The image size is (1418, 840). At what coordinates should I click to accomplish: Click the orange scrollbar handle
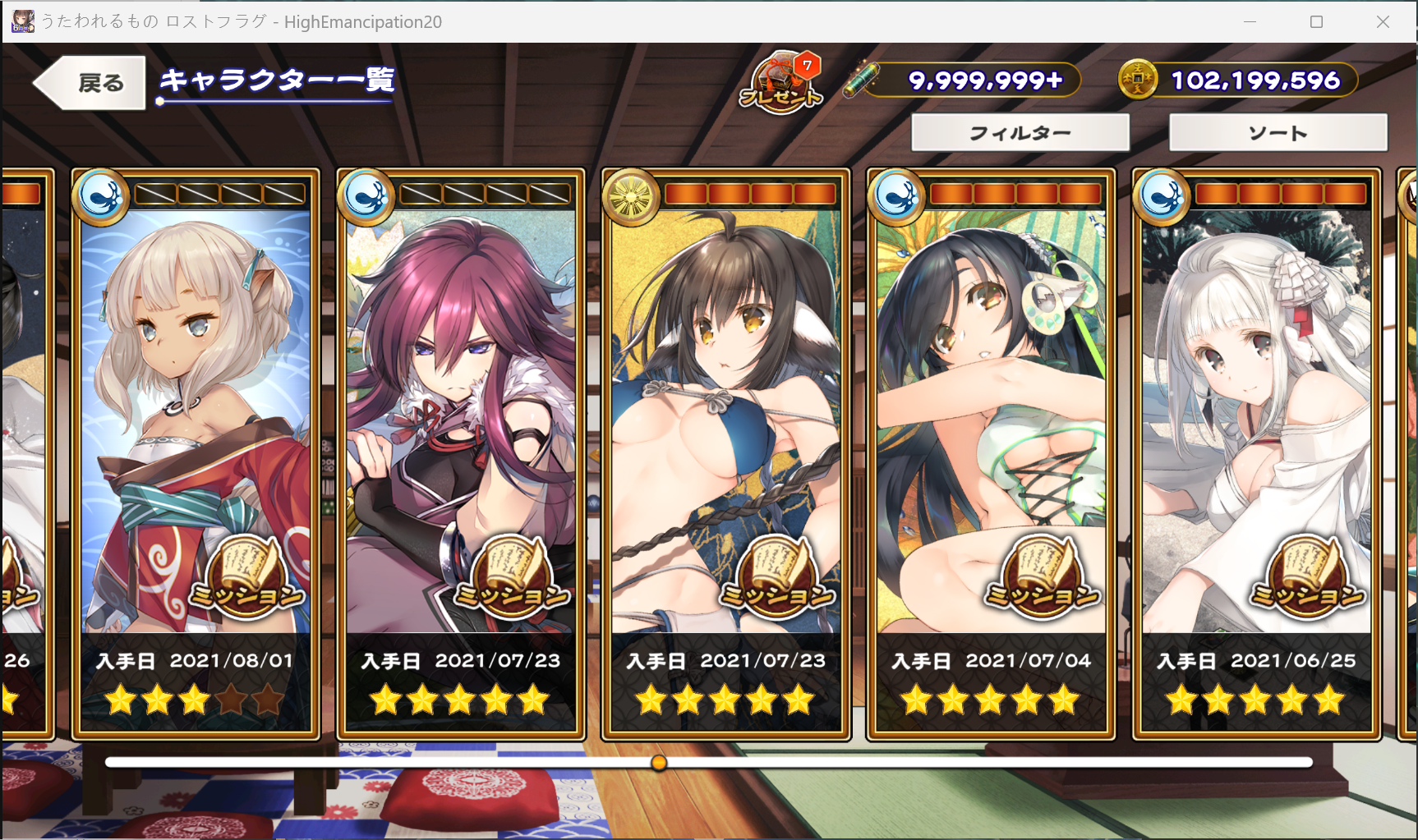coord(659,763)
